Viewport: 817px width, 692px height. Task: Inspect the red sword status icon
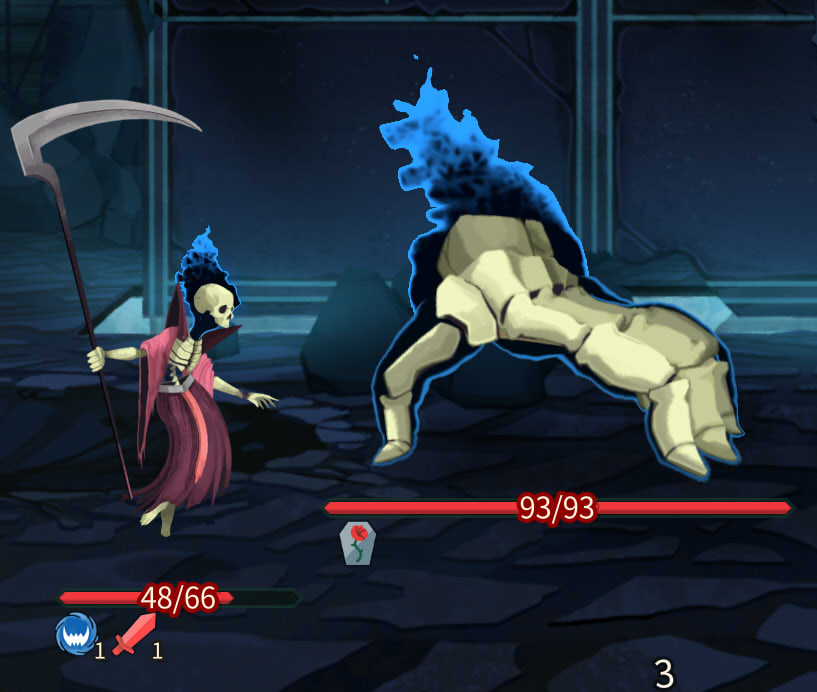(x=134, y=634)
